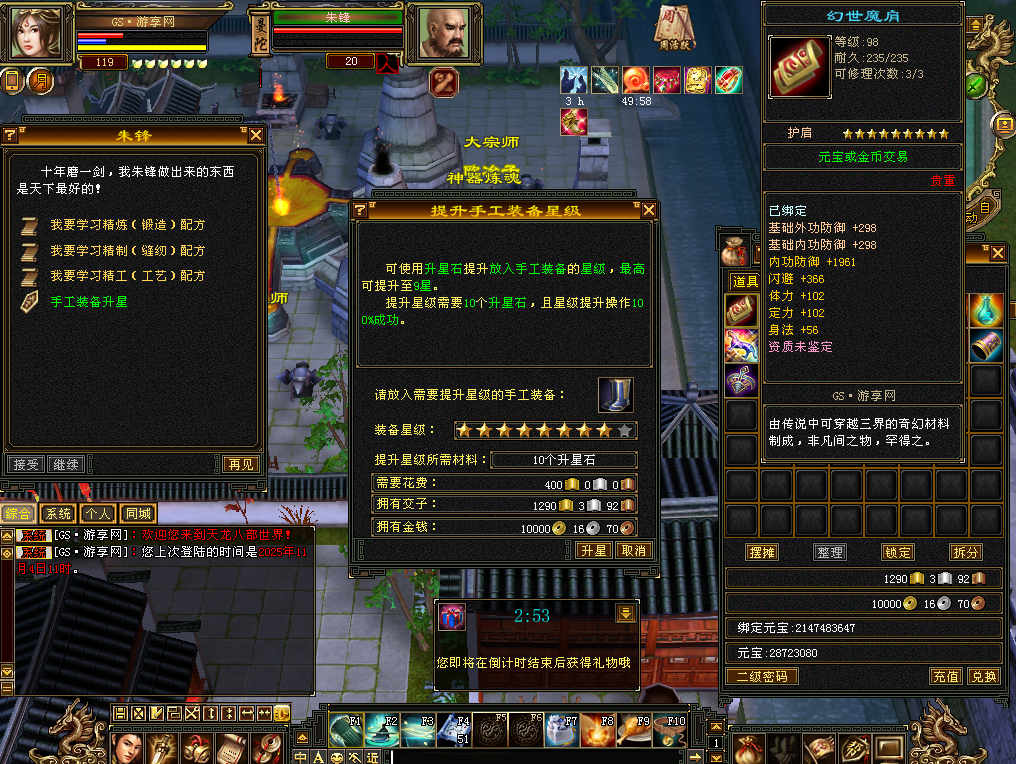This screenshot has height=764, width=1016.
Task: Close the 提升手工装备星级 window
Action: click(649, 210)
